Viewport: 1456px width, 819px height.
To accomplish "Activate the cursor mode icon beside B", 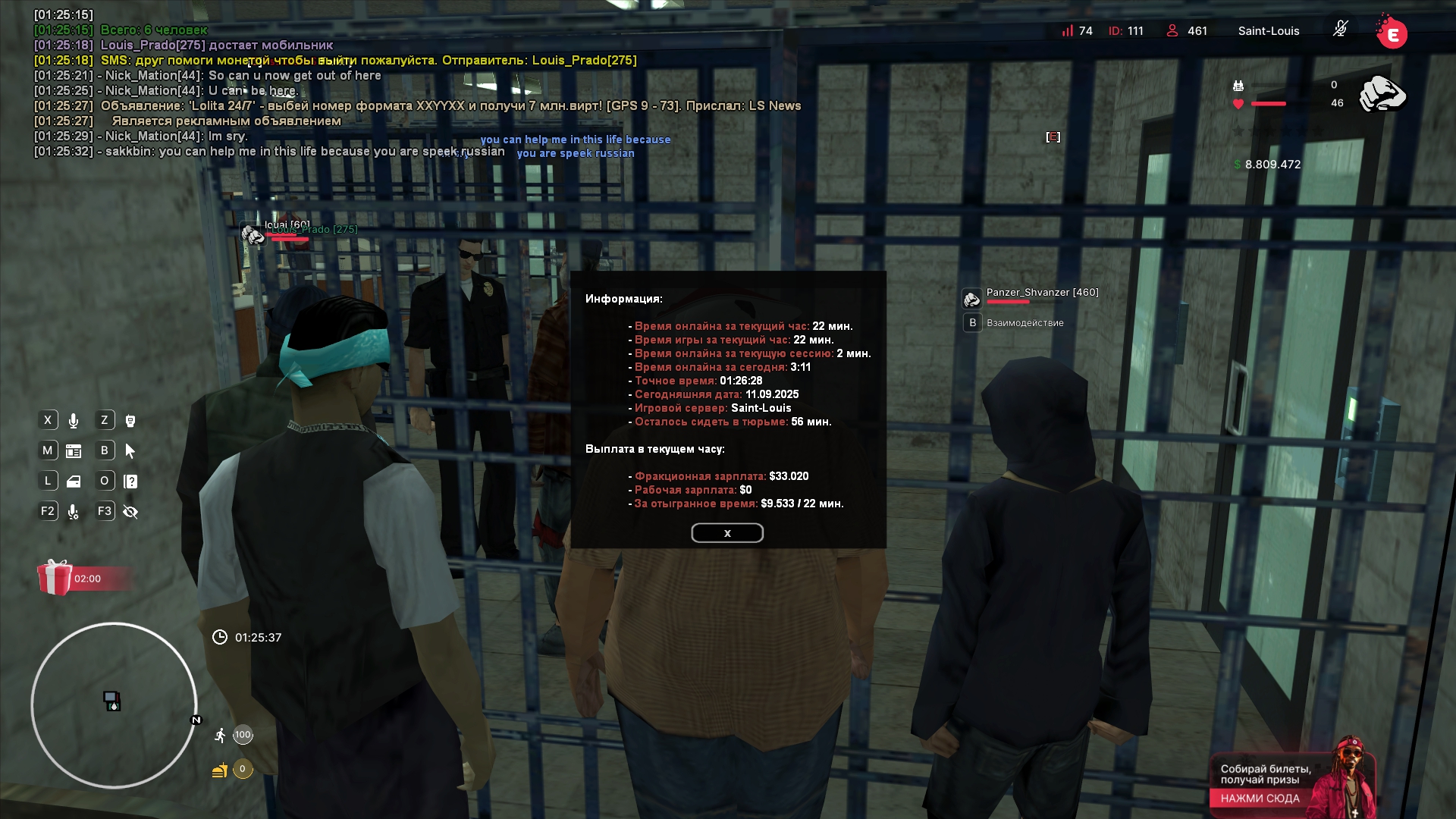I will click(130, 451).
